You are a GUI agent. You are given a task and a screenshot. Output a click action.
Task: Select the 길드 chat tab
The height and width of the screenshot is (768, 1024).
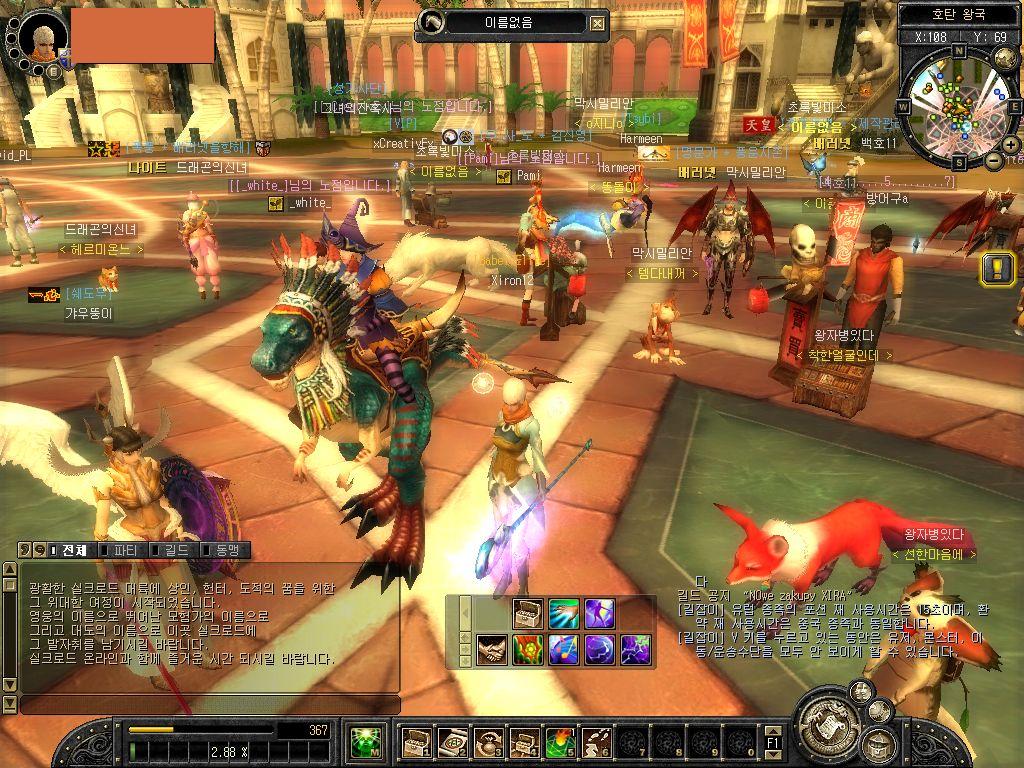[x=174, y=550]
